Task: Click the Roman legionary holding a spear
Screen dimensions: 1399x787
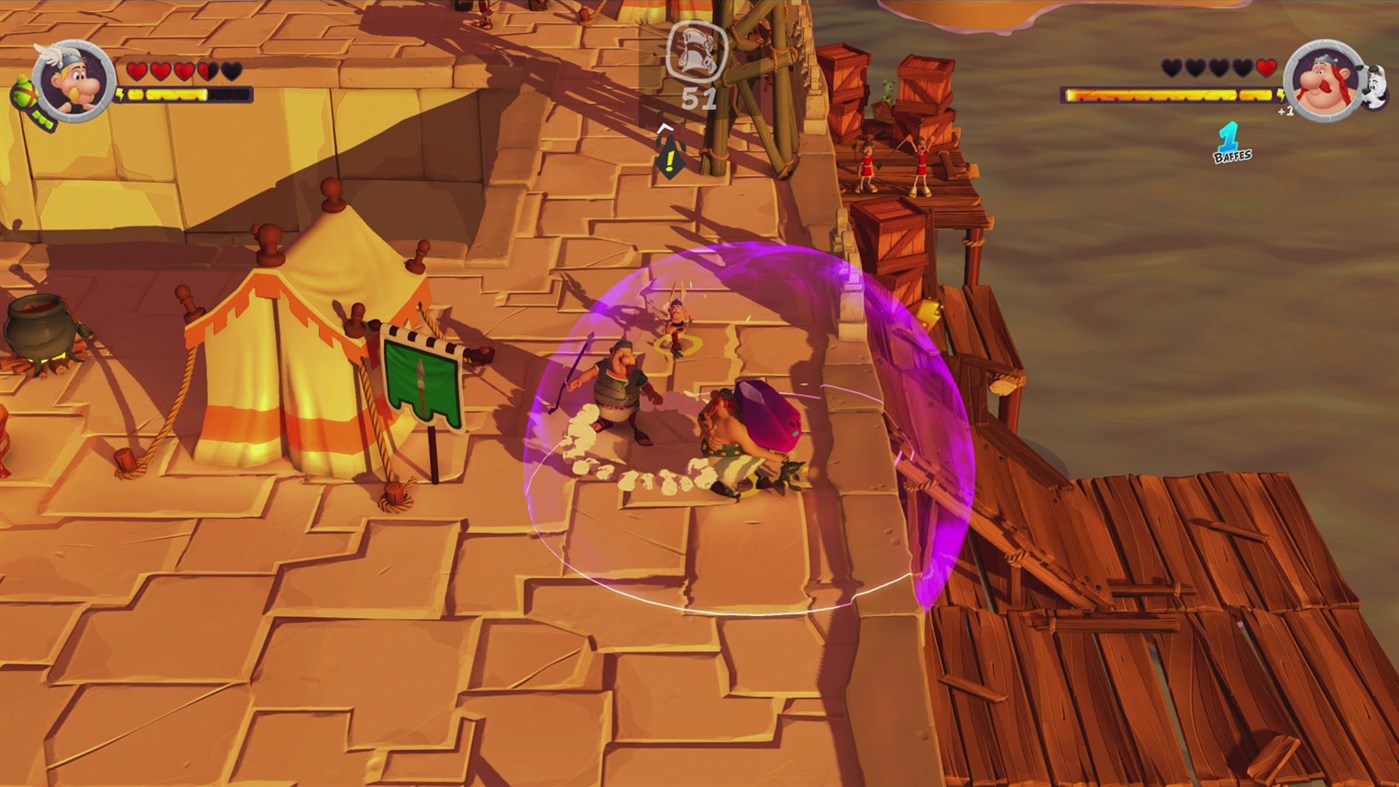Action: click(615, 390)
